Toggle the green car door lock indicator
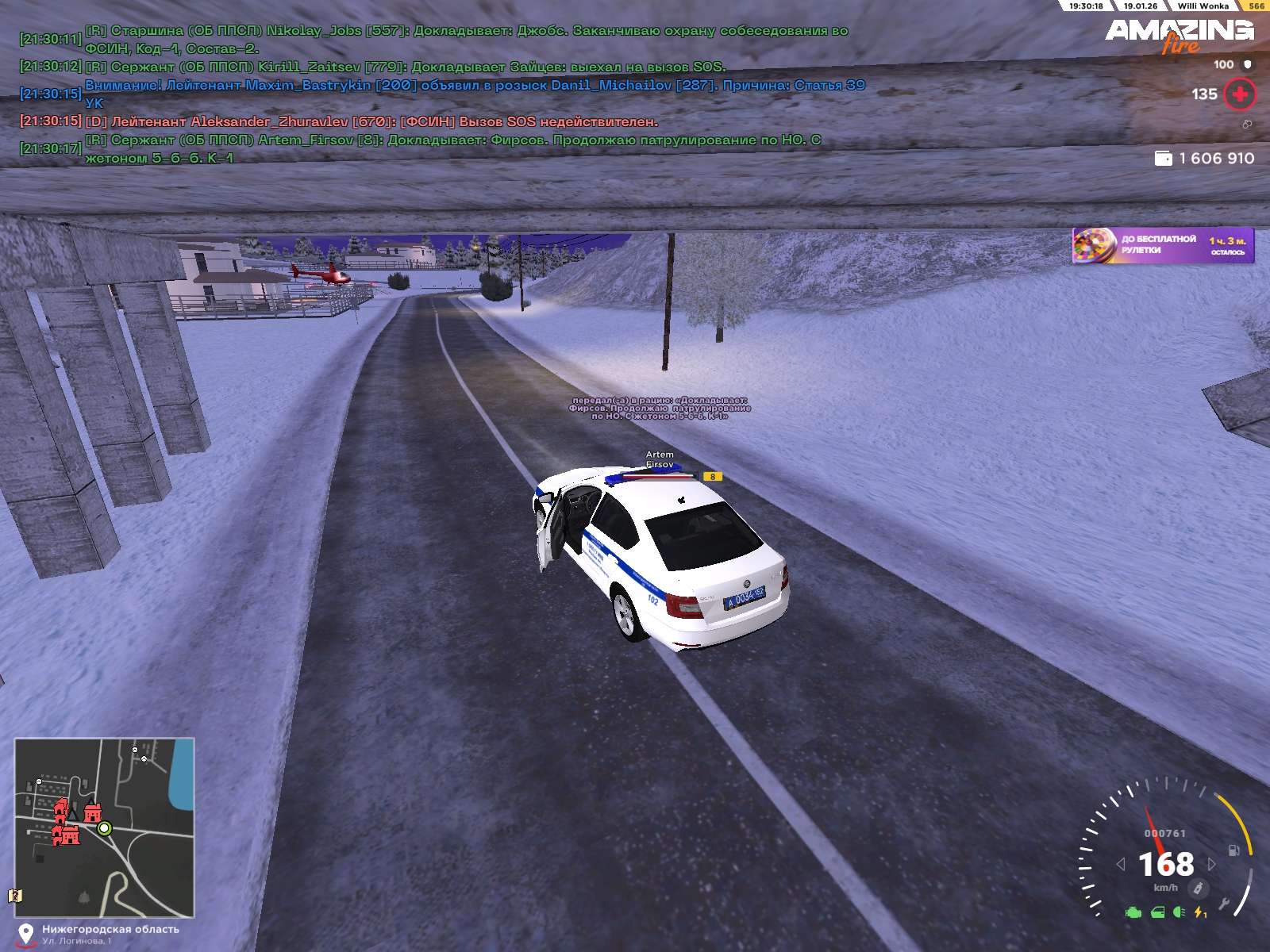This screenshot has height=952, width=1270. [1158, 913]
